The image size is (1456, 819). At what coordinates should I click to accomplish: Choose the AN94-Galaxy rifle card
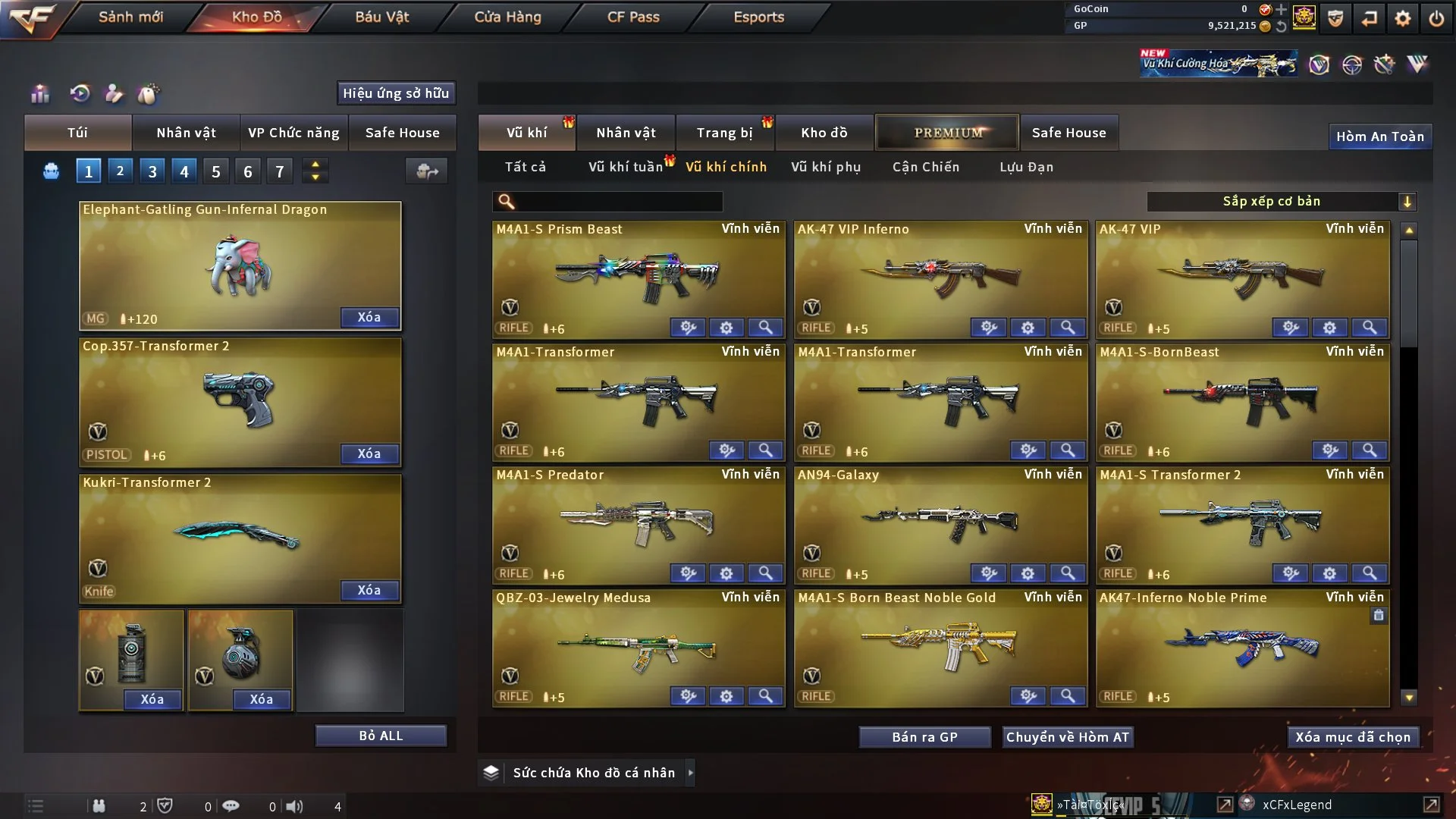(x=940, y=522)
